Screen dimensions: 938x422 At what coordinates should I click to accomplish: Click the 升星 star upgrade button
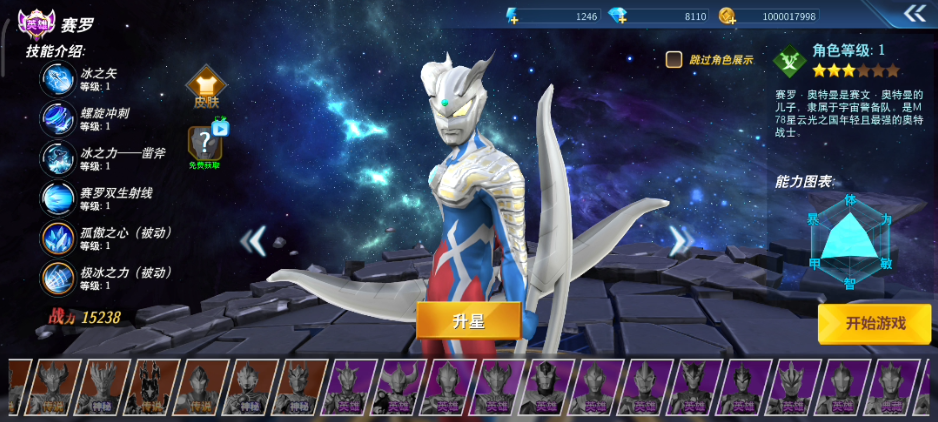click(x=468, y=320)
